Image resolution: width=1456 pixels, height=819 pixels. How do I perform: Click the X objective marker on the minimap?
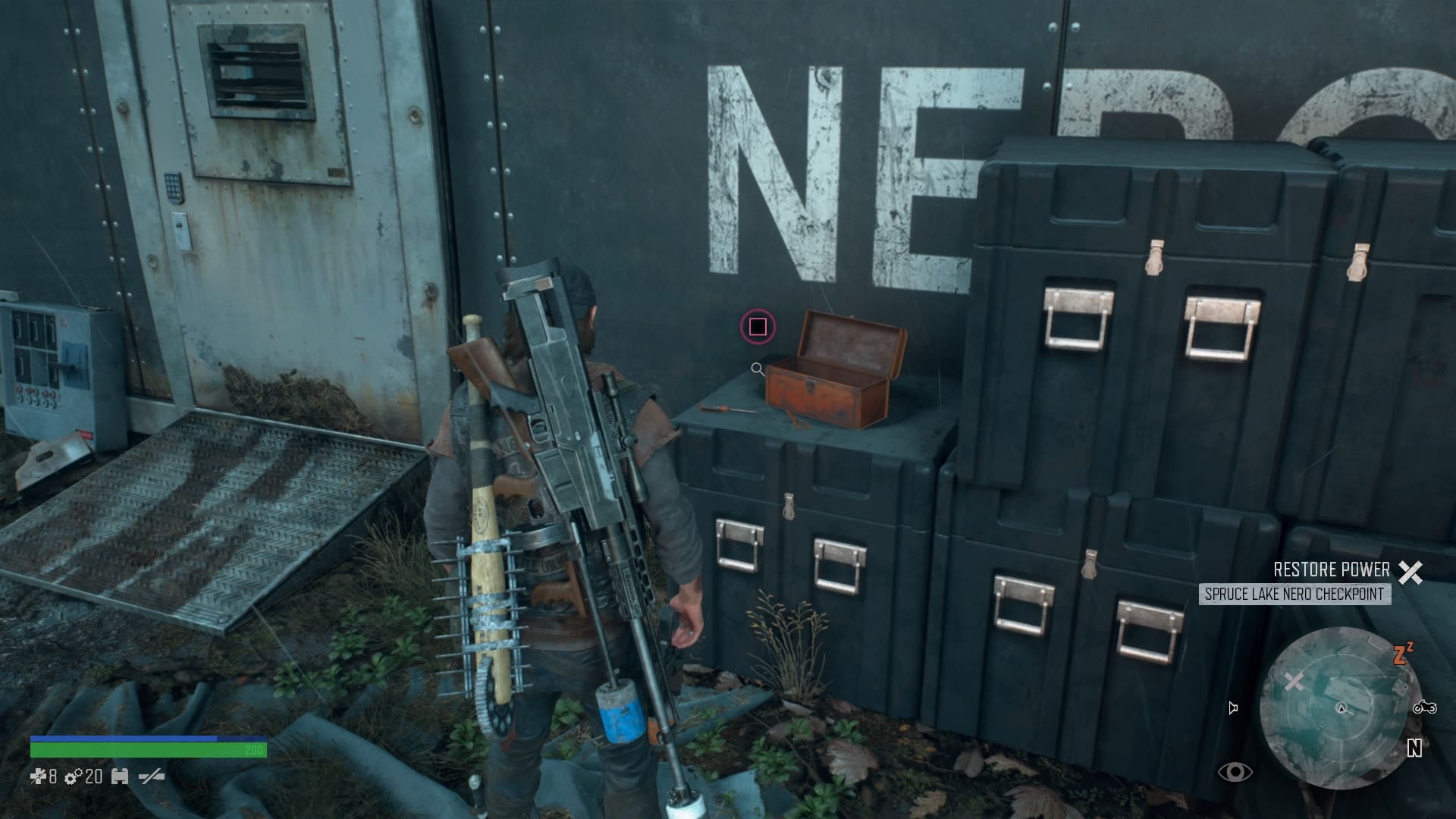(1294, 682)
